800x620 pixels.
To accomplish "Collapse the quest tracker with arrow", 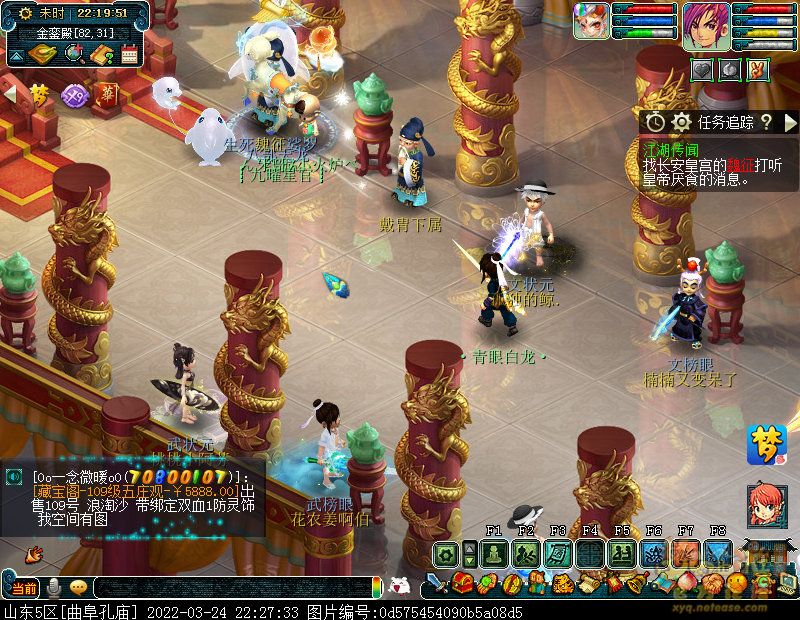I will (x=791, y=122).
